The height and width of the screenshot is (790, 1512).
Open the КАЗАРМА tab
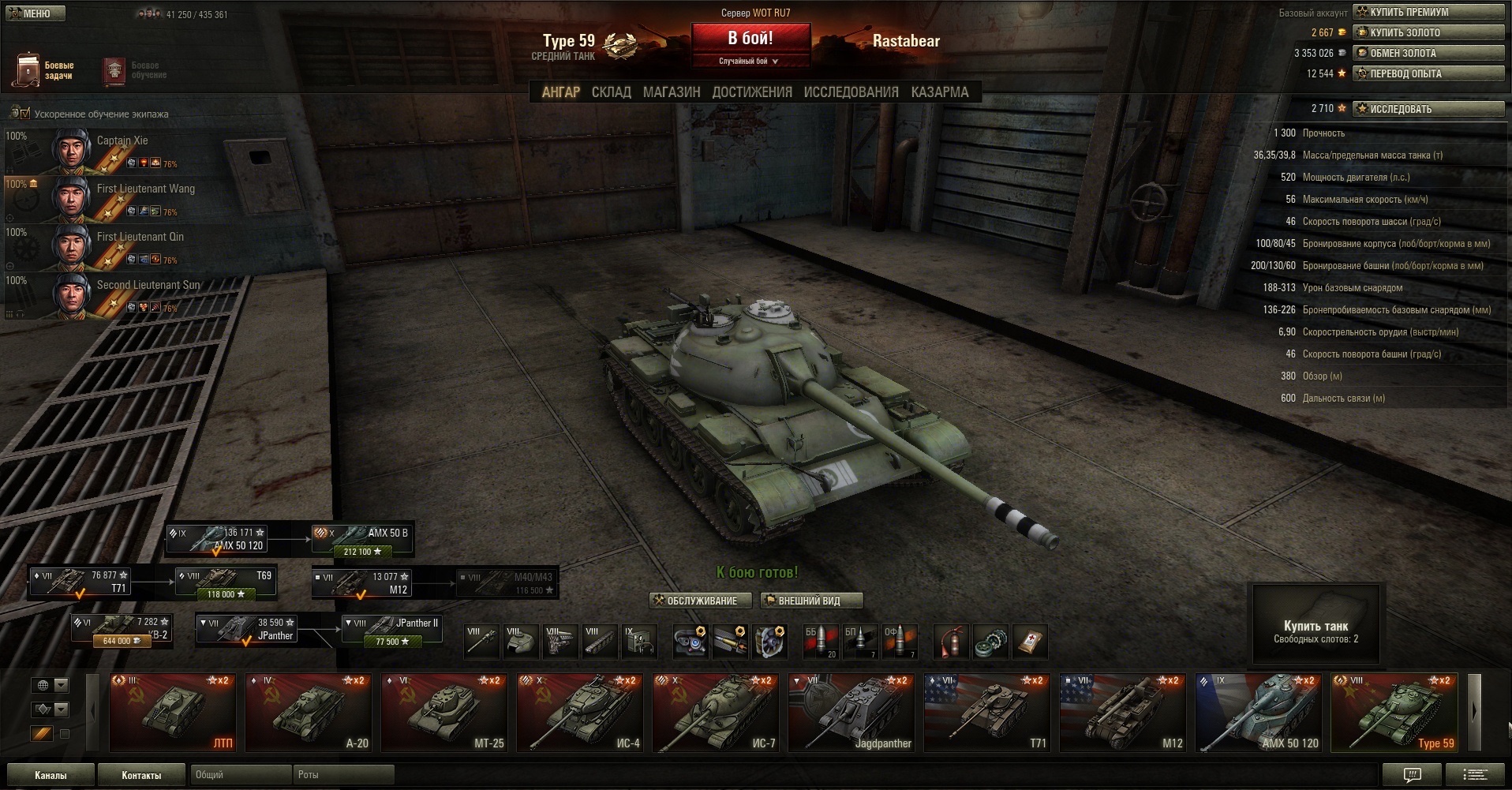point(939,92)
